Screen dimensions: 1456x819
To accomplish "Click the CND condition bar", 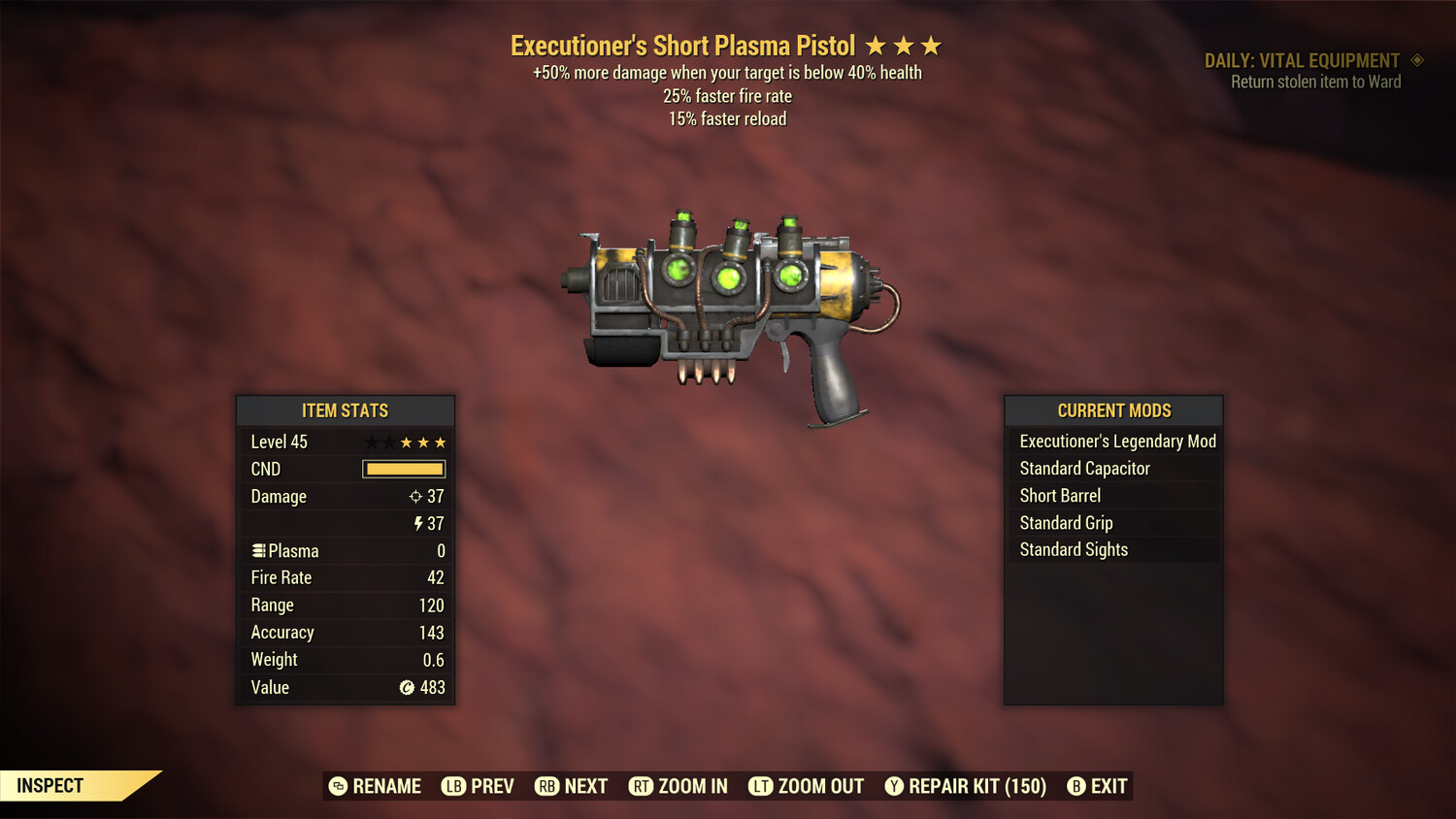I will tap(402, 469).
